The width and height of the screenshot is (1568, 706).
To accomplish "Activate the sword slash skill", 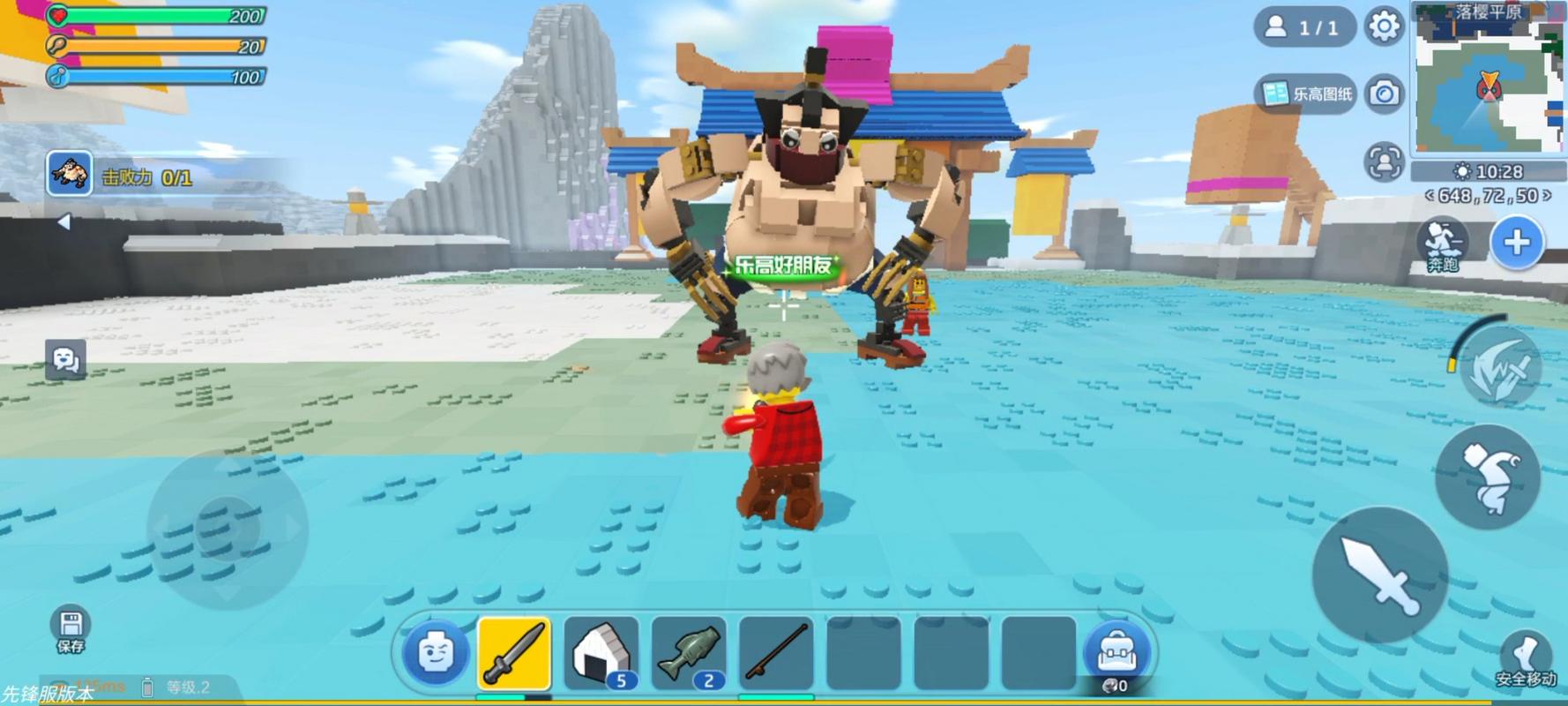I will coord(1500,370).
